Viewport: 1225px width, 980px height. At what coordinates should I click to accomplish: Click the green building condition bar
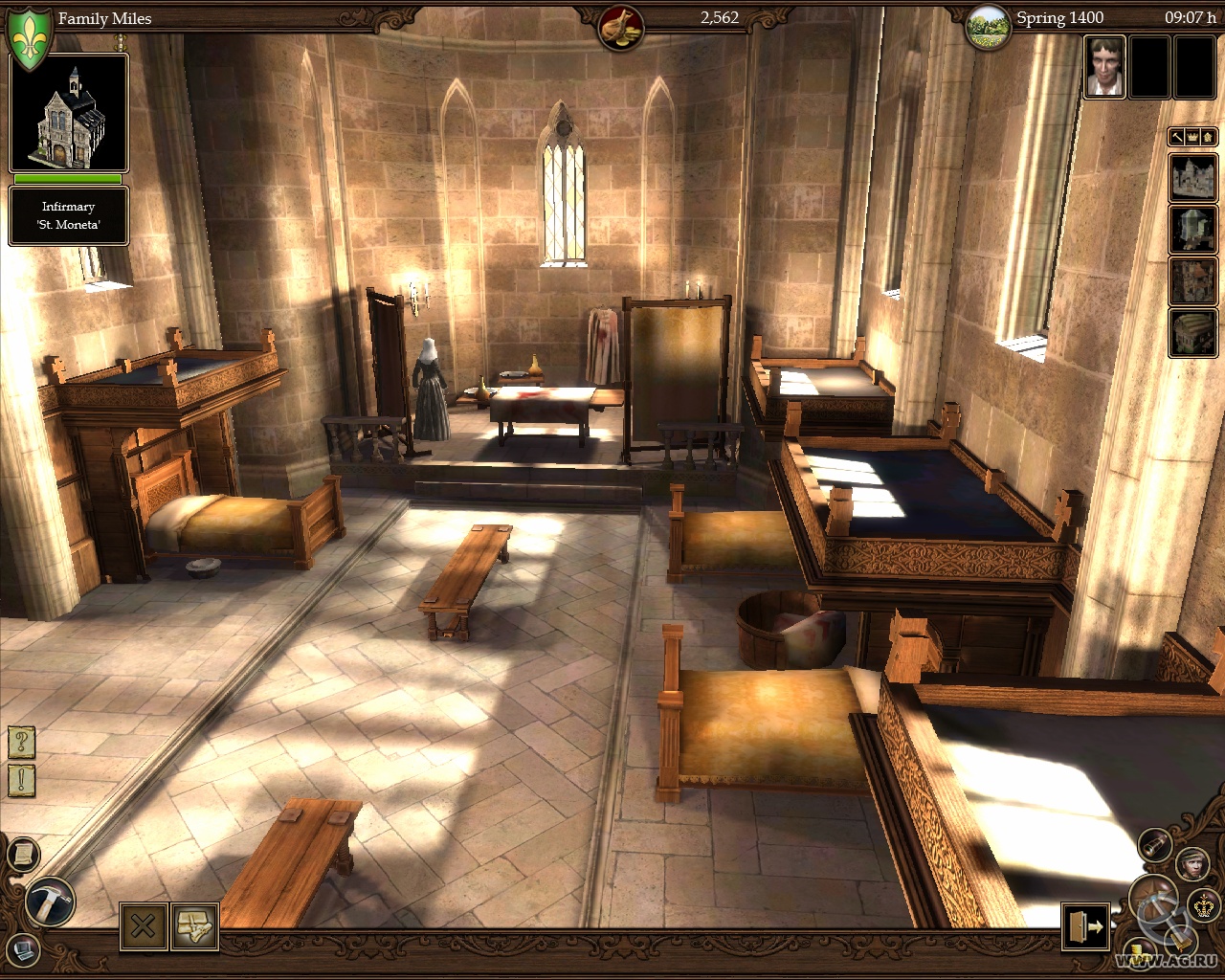coord(67,180)
